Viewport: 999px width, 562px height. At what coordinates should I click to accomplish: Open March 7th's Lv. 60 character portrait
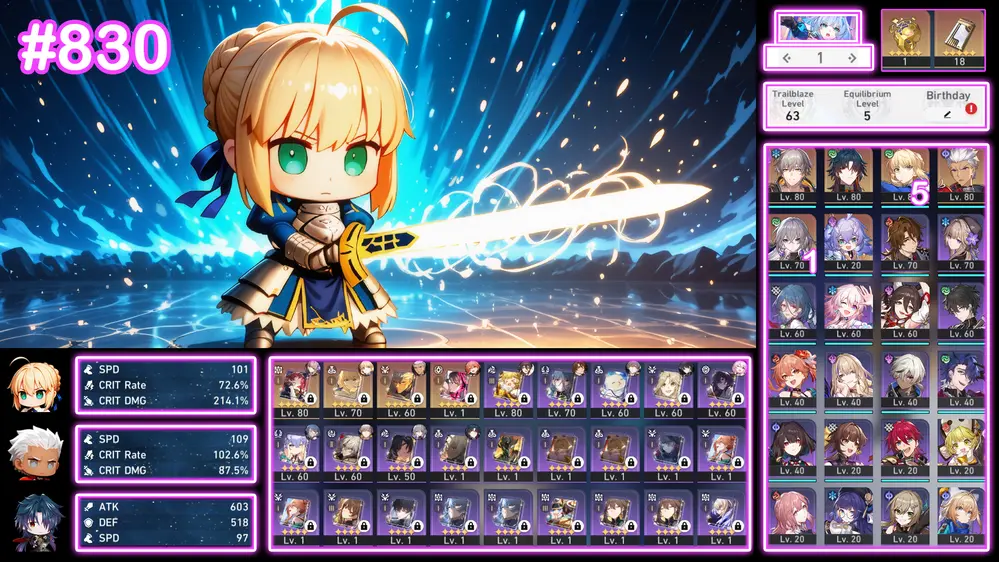point(849,311)
